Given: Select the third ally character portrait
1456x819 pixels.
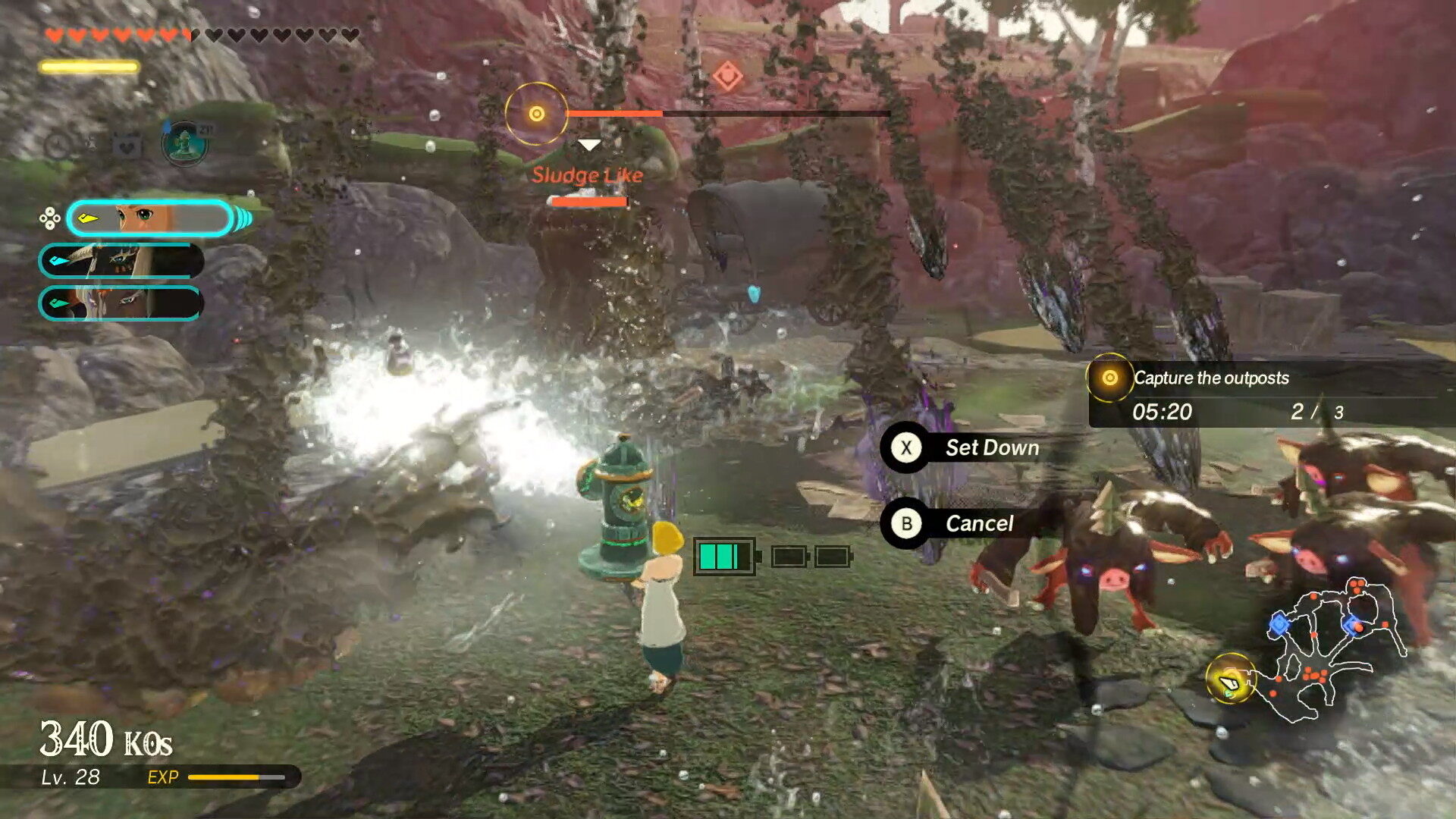Looking at the screenshot, I should pyautogui.click(x=121, y=301).
